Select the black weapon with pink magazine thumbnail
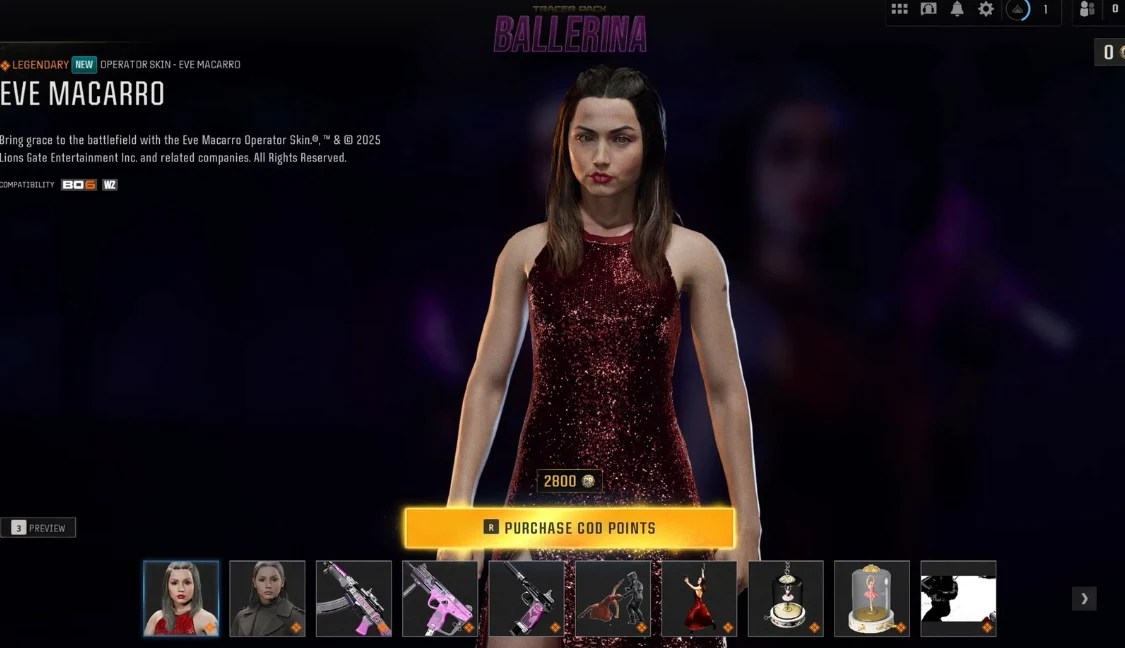The height and width of the screenshot is (648, 1125). coord(526,598)
